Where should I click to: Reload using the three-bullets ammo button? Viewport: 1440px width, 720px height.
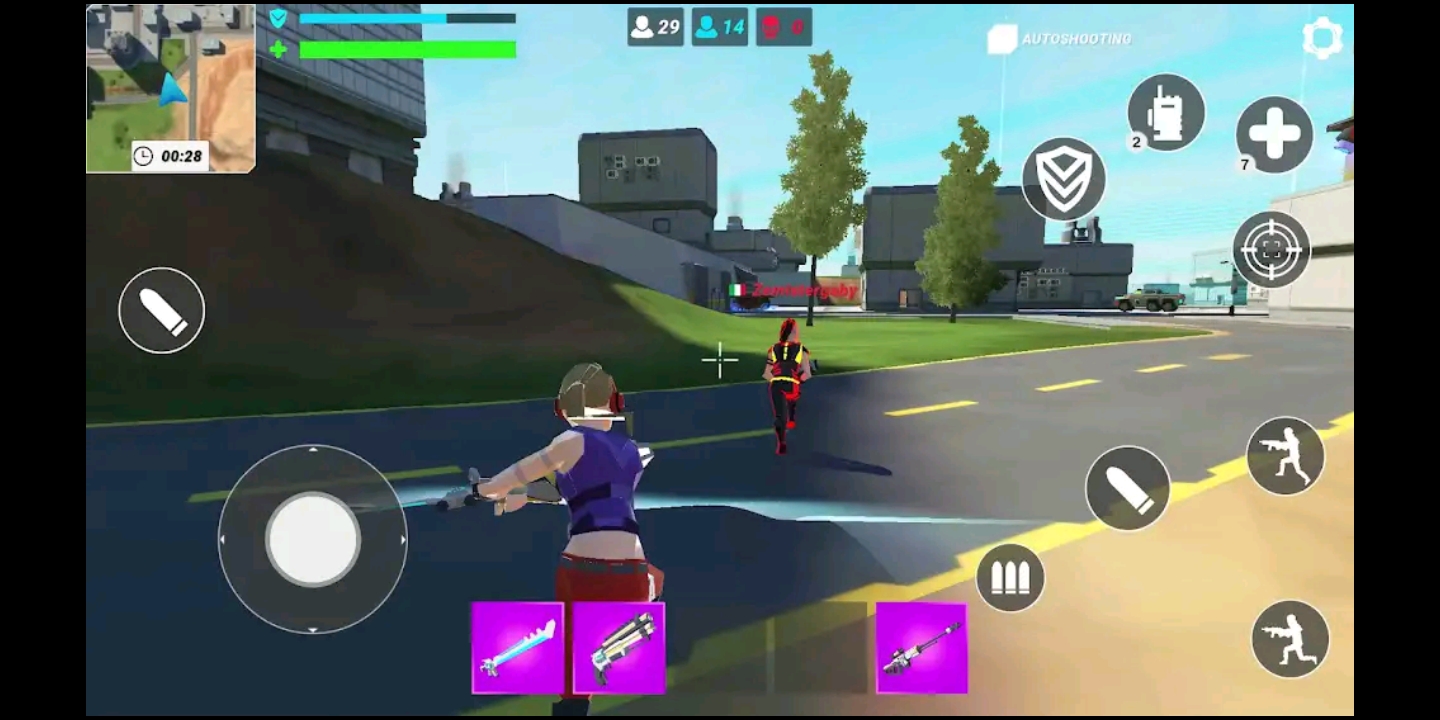click(1010, 578)
